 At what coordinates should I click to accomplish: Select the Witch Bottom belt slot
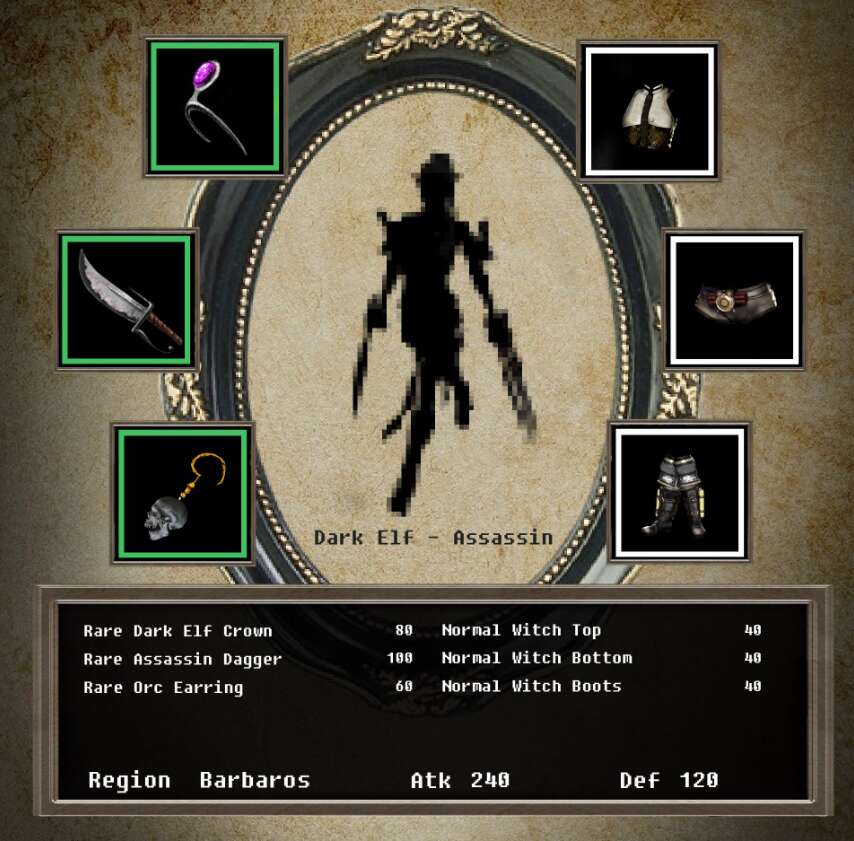pyautogui.click(x=734, y=299)
